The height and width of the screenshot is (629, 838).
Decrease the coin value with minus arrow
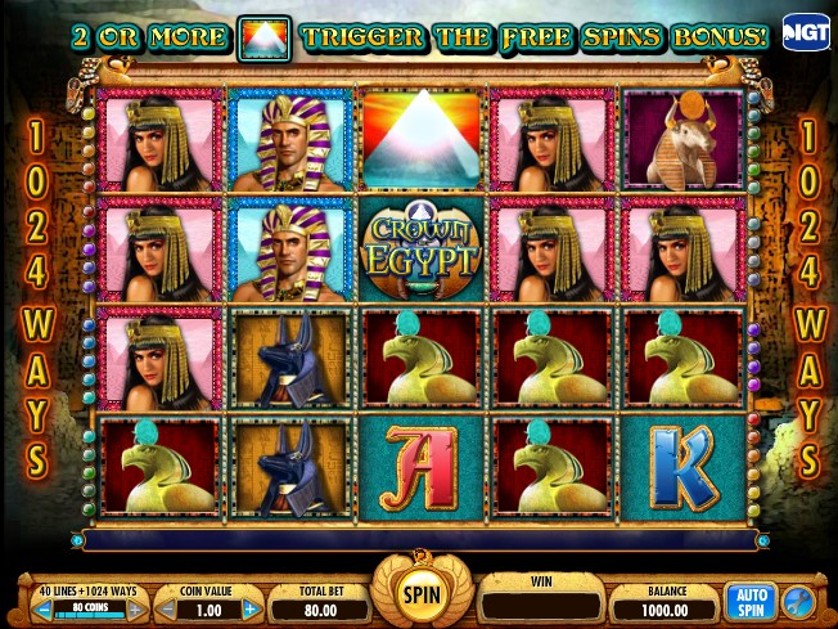(168, 608)
